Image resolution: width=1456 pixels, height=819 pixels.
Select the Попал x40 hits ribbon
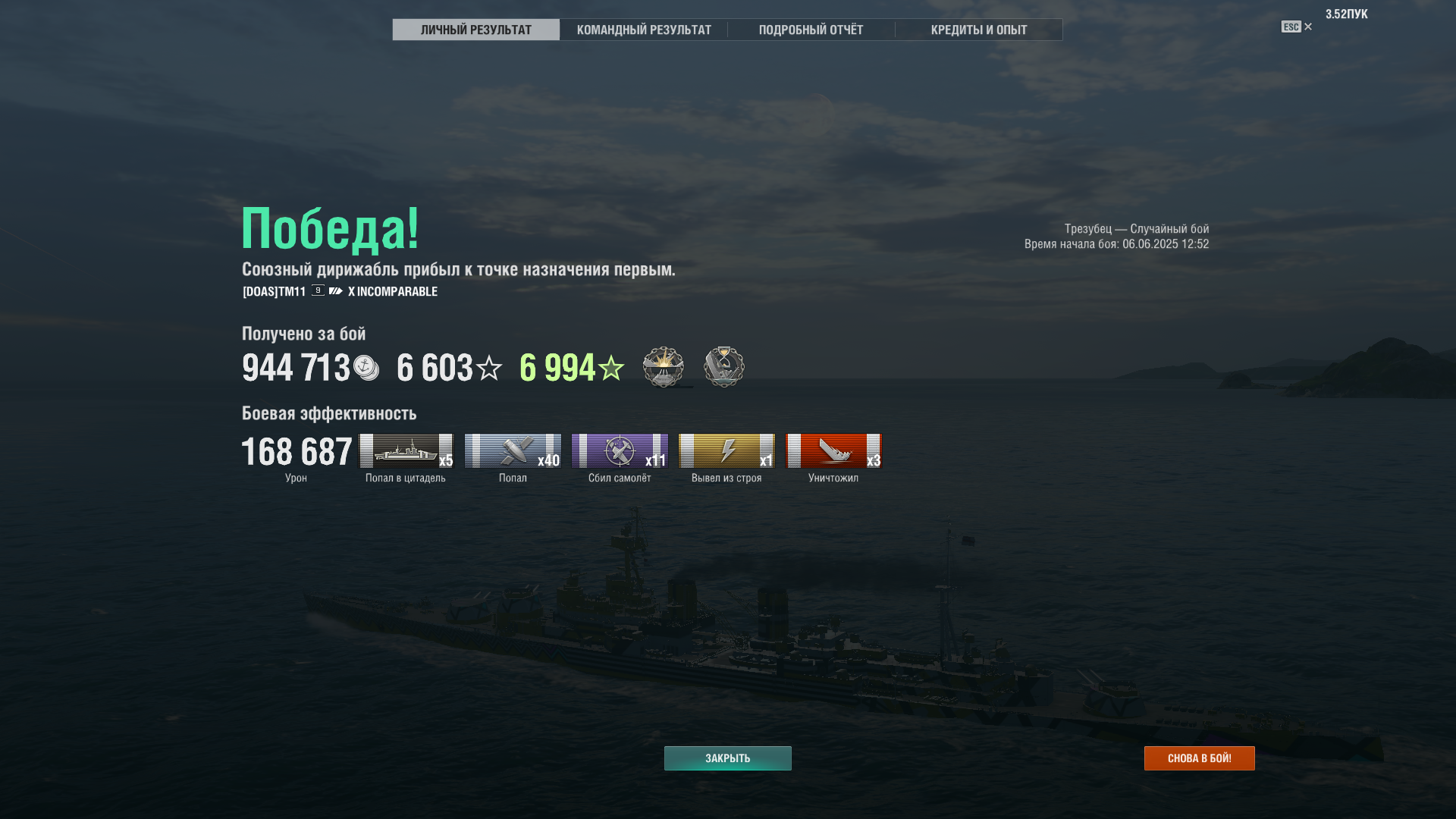point(513,451)
